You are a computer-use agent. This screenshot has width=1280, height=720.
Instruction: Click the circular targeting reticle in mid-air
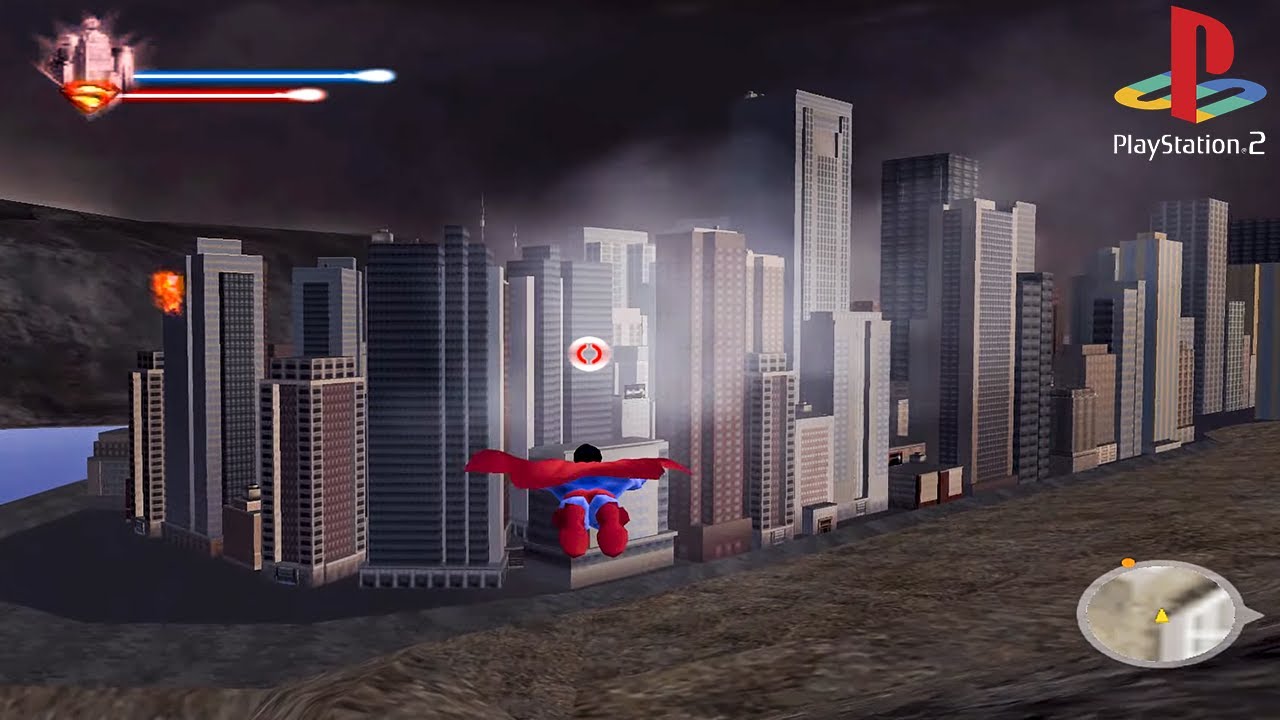pos(588,354)
